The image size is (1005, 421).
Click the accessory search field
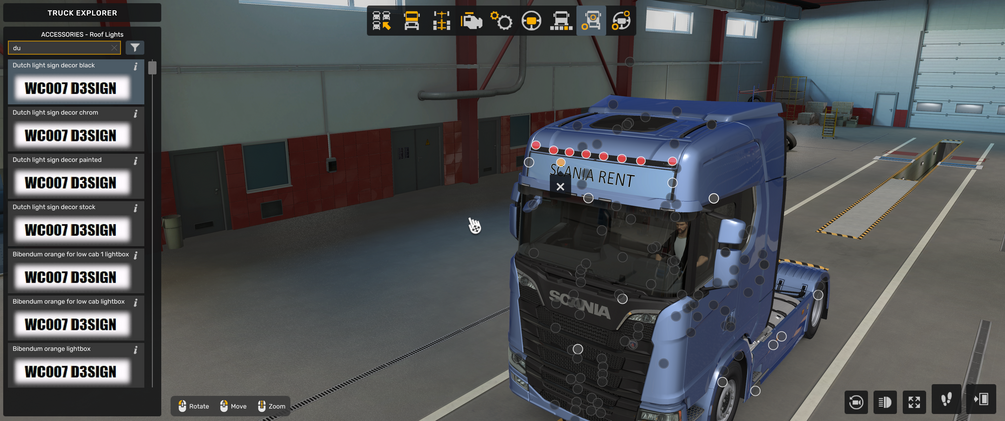(58, 48)
